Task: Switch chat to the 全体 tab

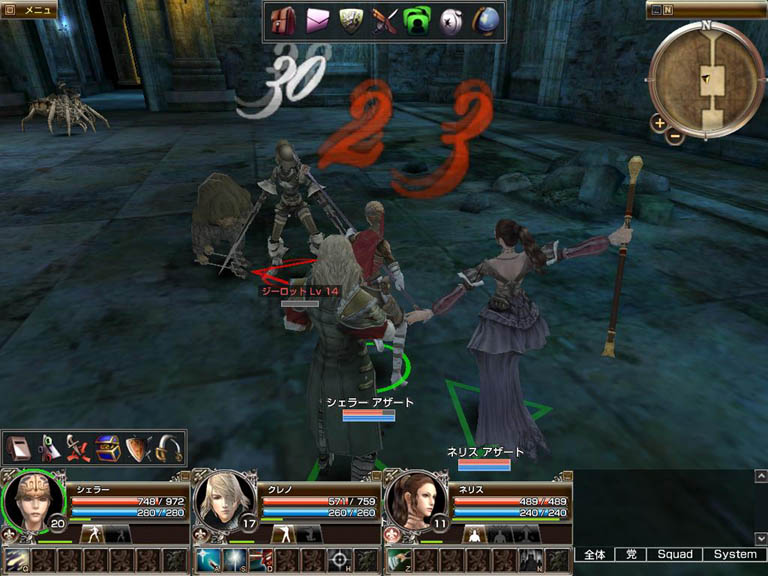Action: (x=595, y=554)
